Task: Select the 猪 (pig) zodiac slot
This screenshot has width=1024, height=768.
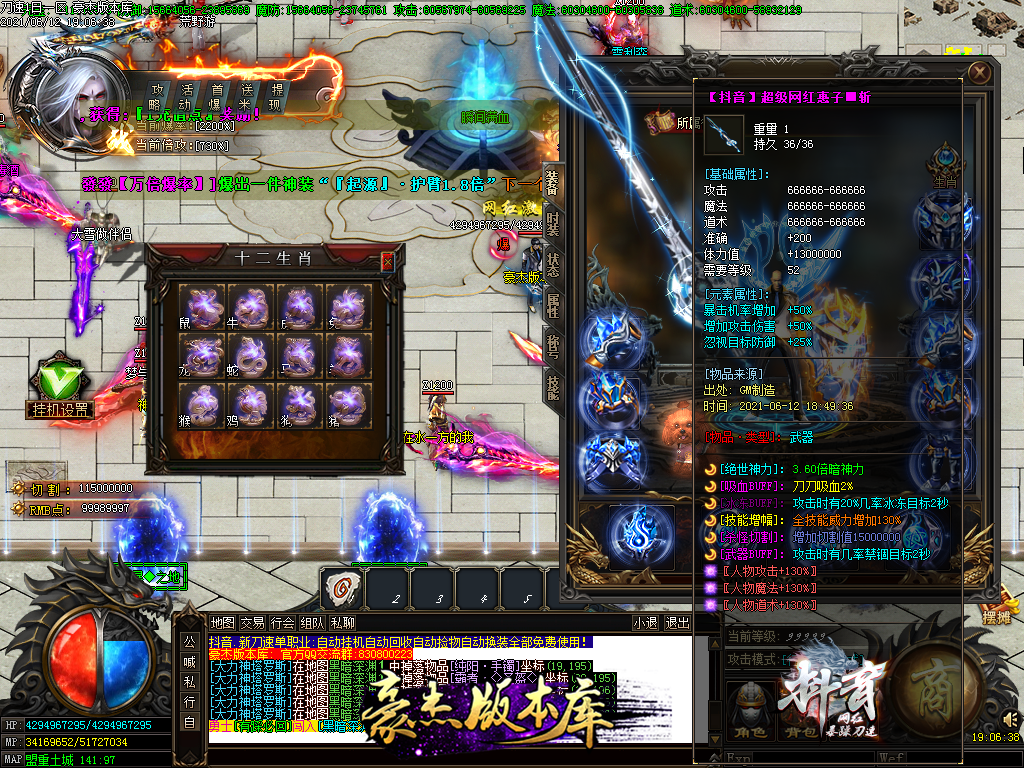Action: (349, 406)
